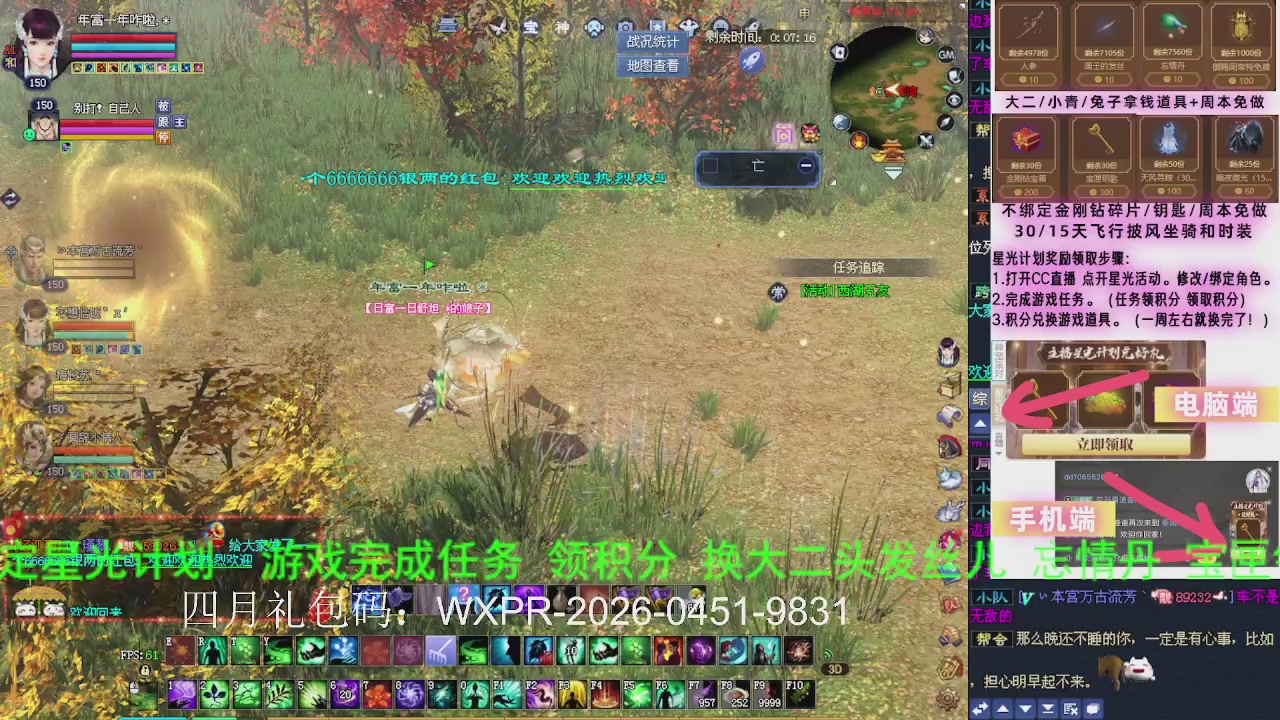Select the E-key skill on the skill bar
Viewport: 1280px width, 720px height.
178,652
